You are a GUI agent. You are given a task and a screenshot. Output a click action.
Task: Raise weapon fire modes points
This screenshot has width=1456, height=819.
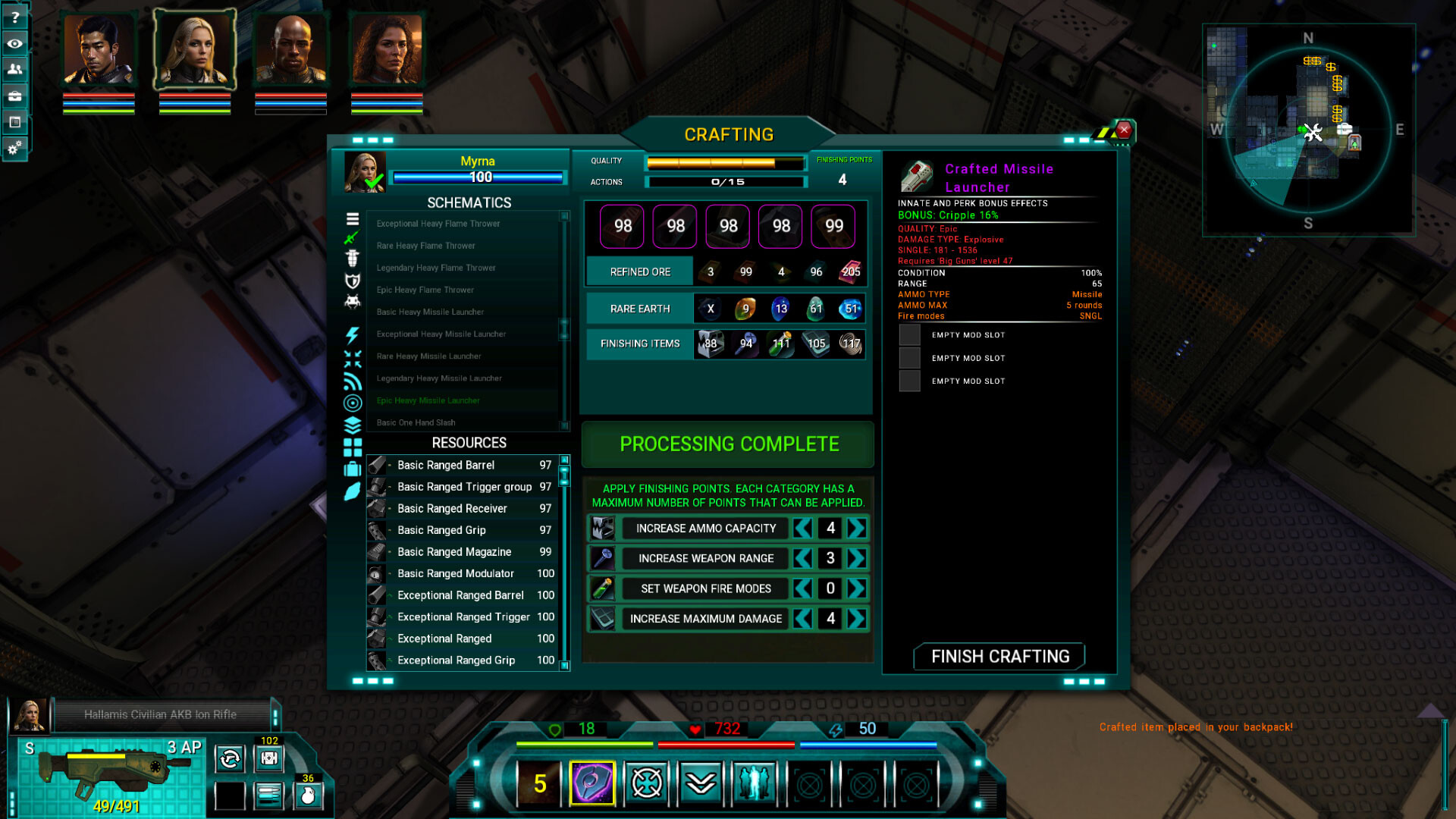click(x=857, y=588)
